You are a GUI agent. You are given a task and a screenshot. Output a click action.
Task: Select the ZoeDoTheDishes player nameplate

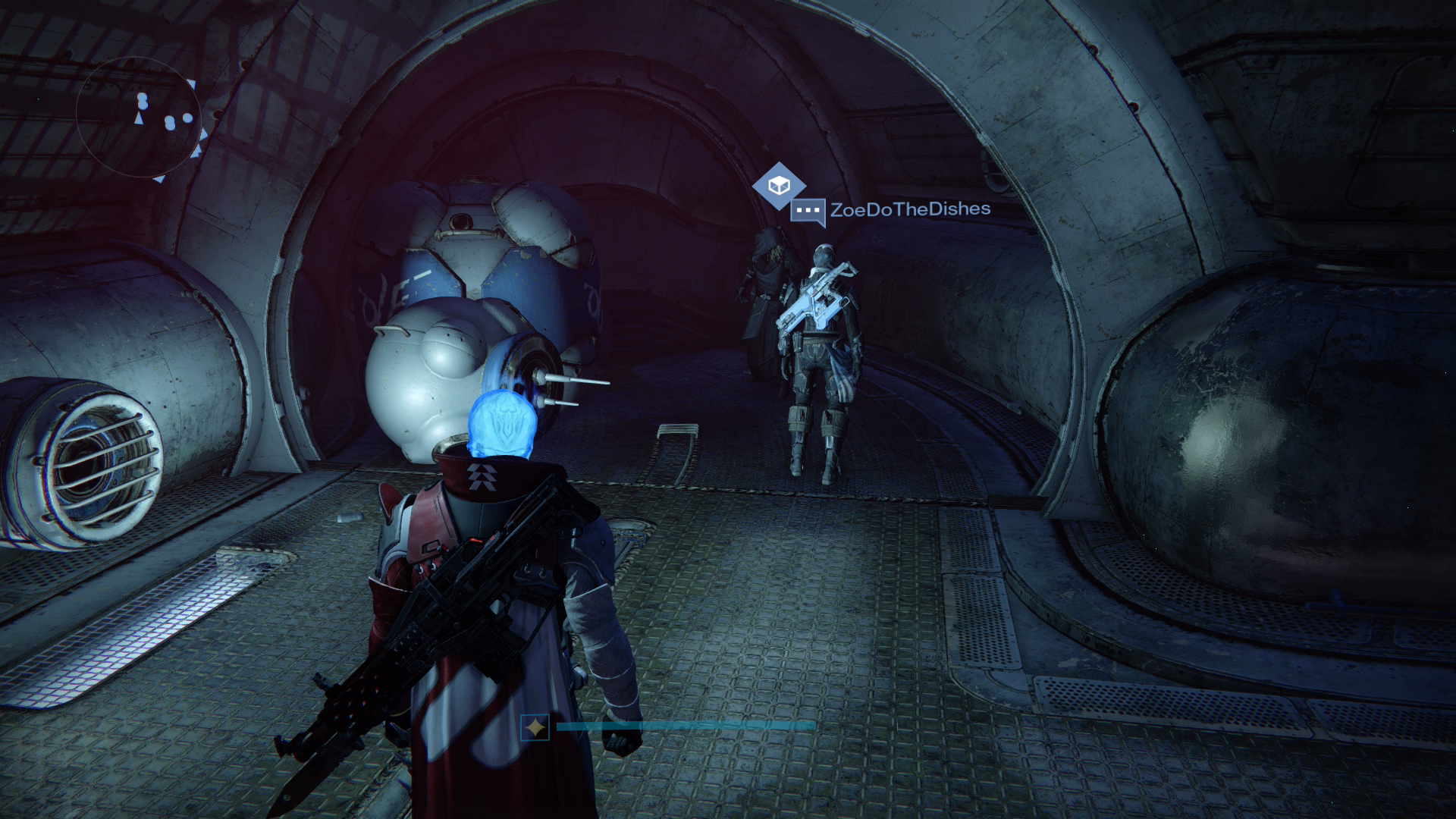coord(910,209)
